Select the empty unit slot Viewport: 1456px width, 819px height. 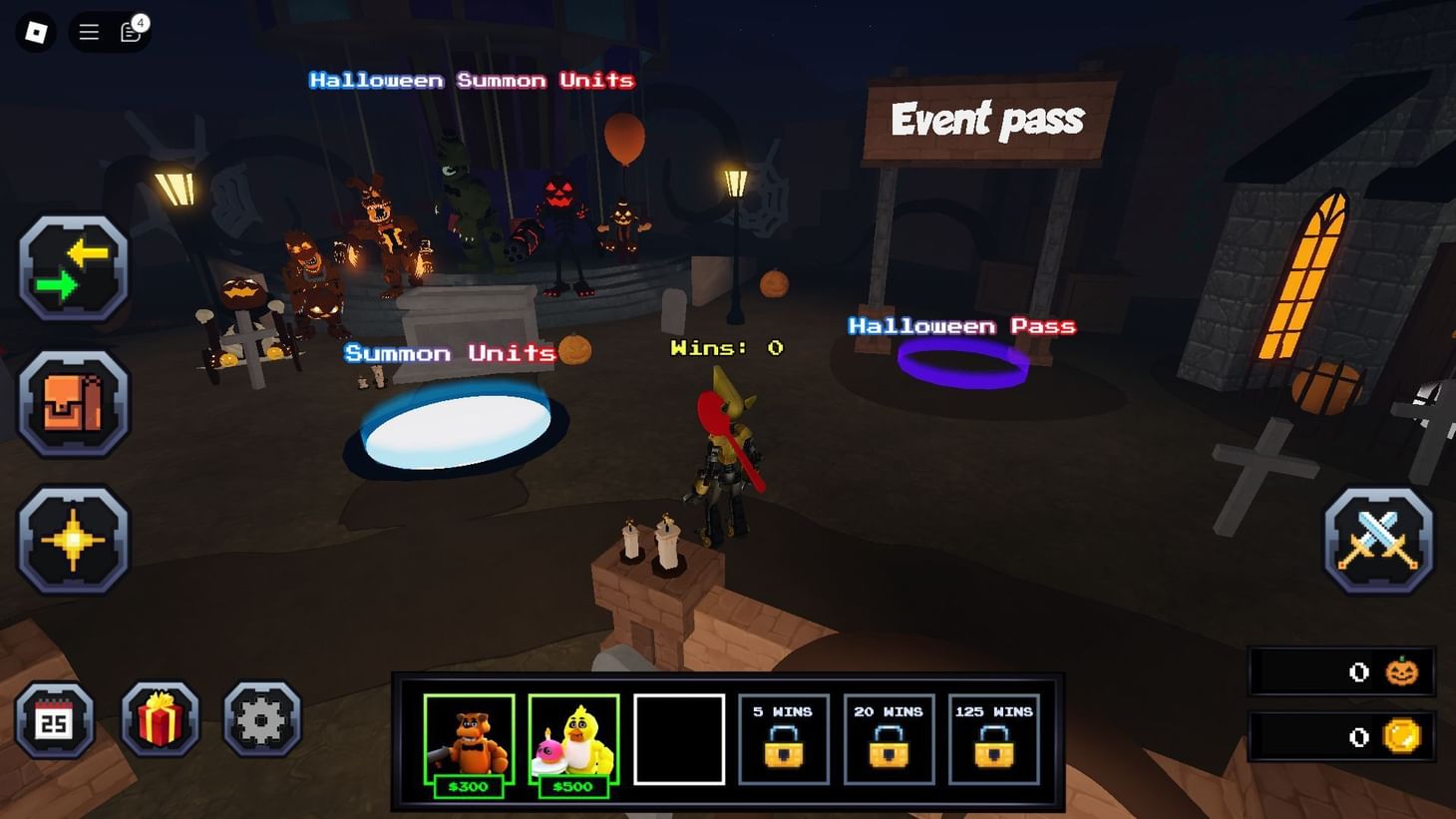tap(679, 739)
